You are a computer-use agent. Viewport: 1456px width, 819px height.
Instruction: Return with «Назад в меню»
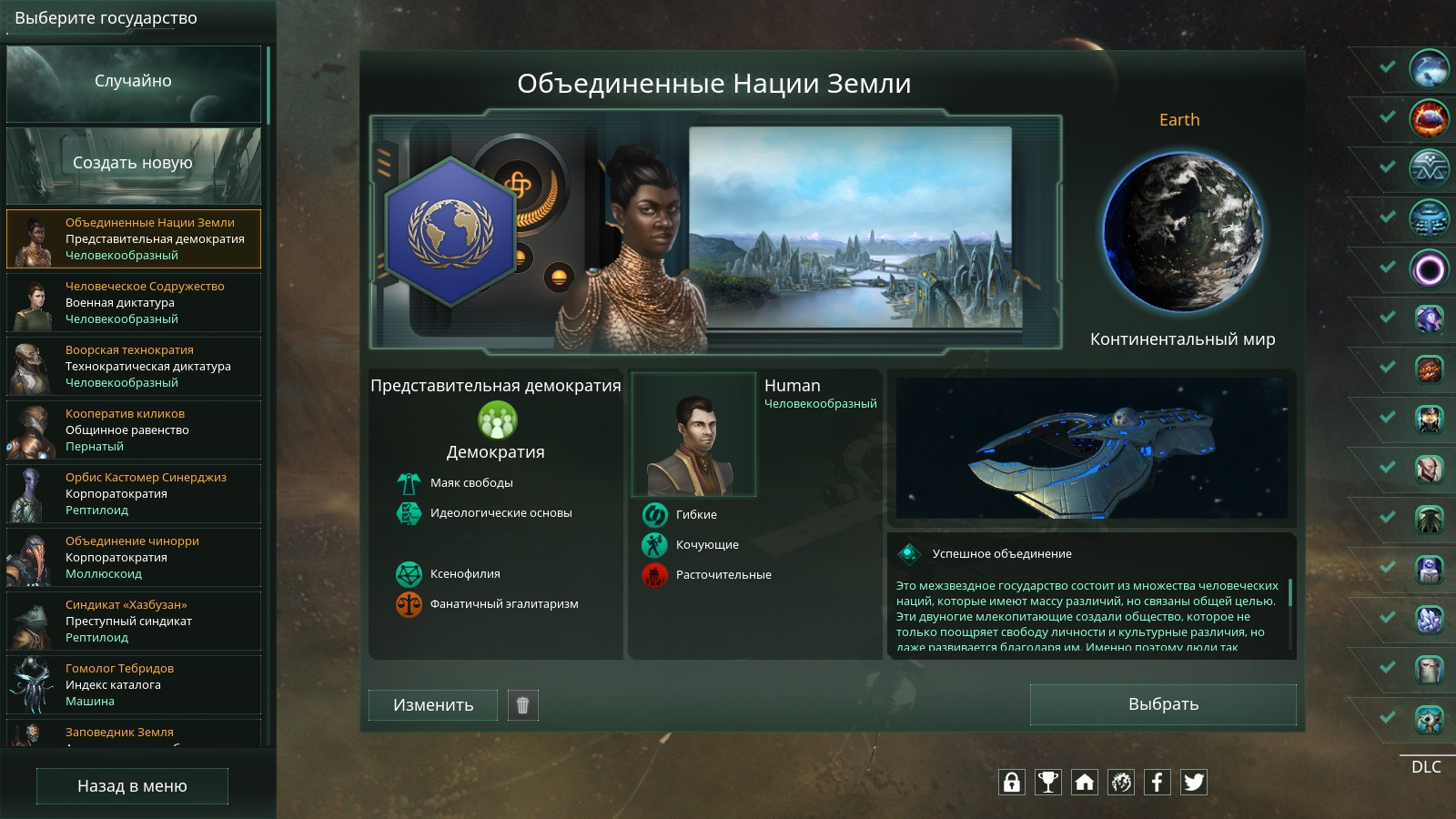132,786
